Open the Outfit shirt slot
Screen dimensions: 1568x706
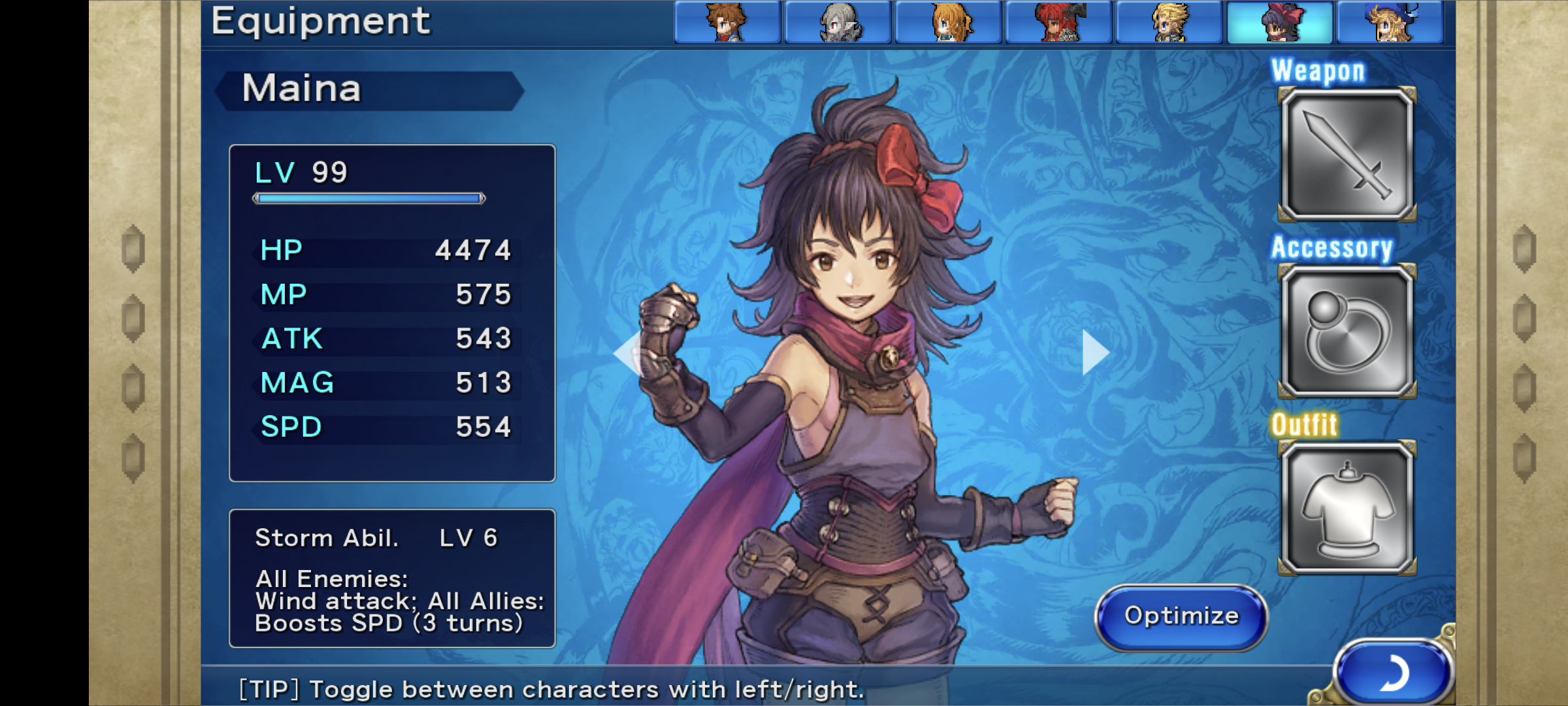pos(1347,509)
